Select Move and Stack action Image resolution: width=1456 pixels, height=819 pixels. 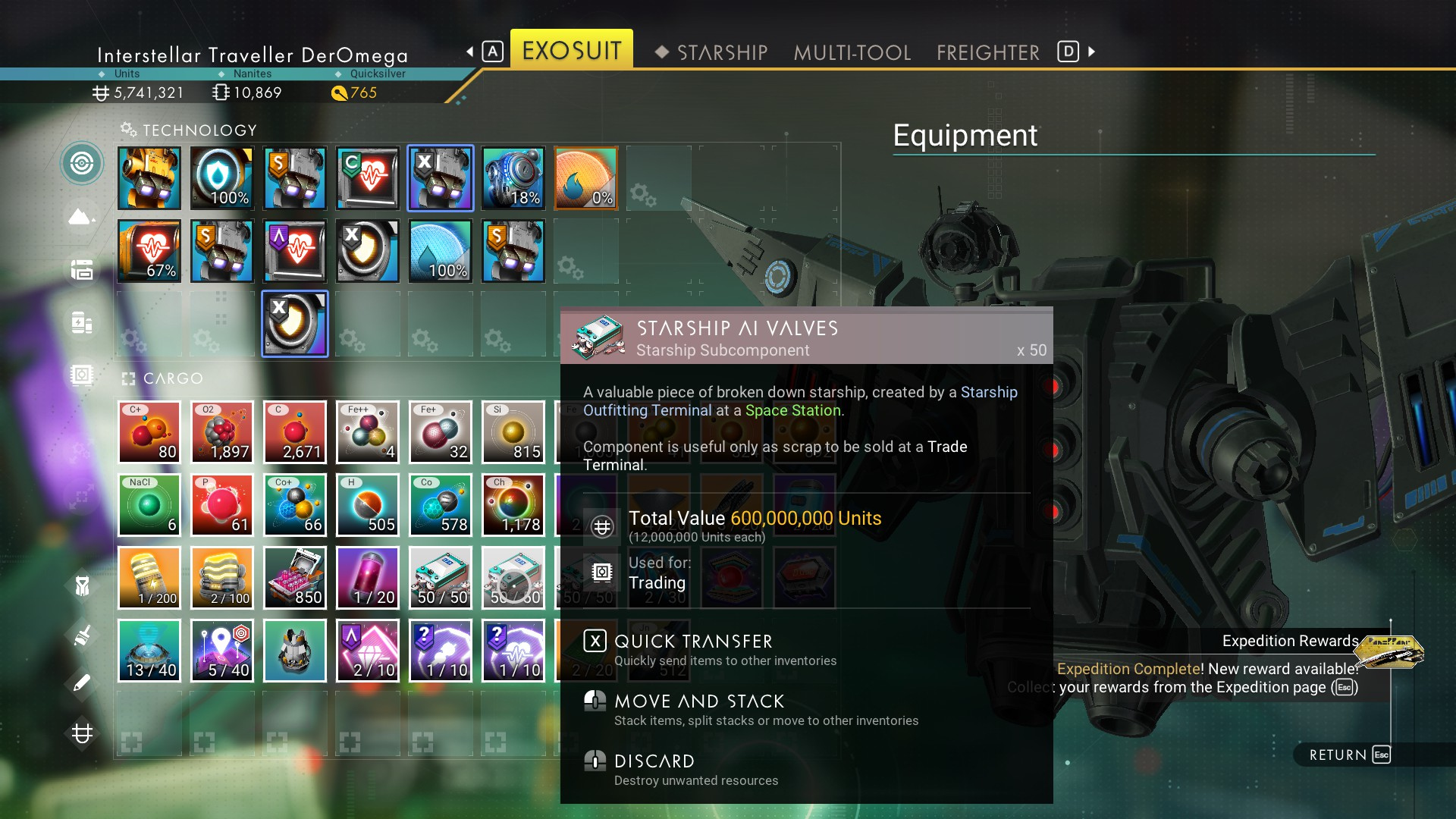pyautogui.click(x=698, y=701)
